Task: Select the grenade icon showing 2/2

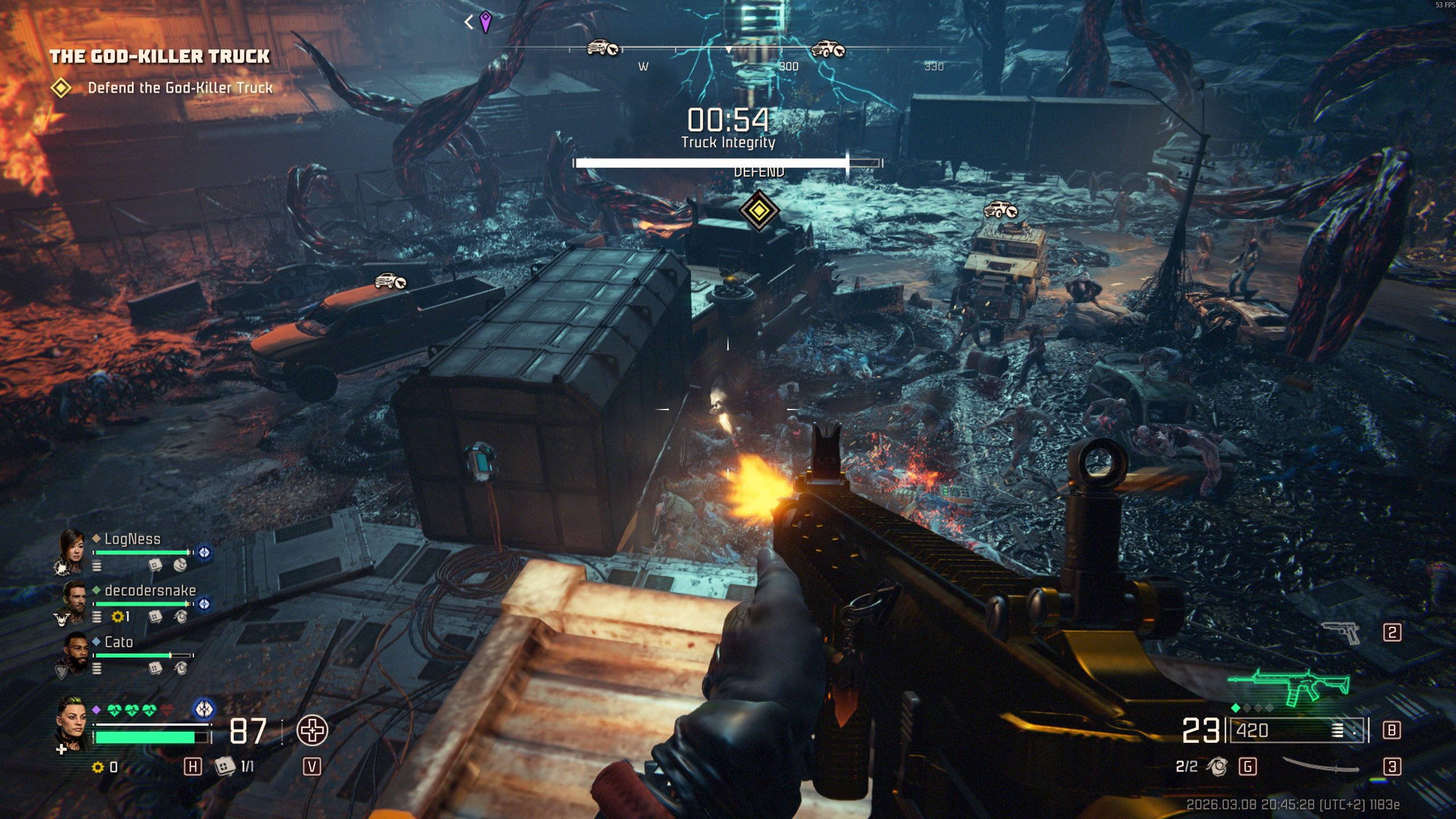Action: pos(1217,767)
